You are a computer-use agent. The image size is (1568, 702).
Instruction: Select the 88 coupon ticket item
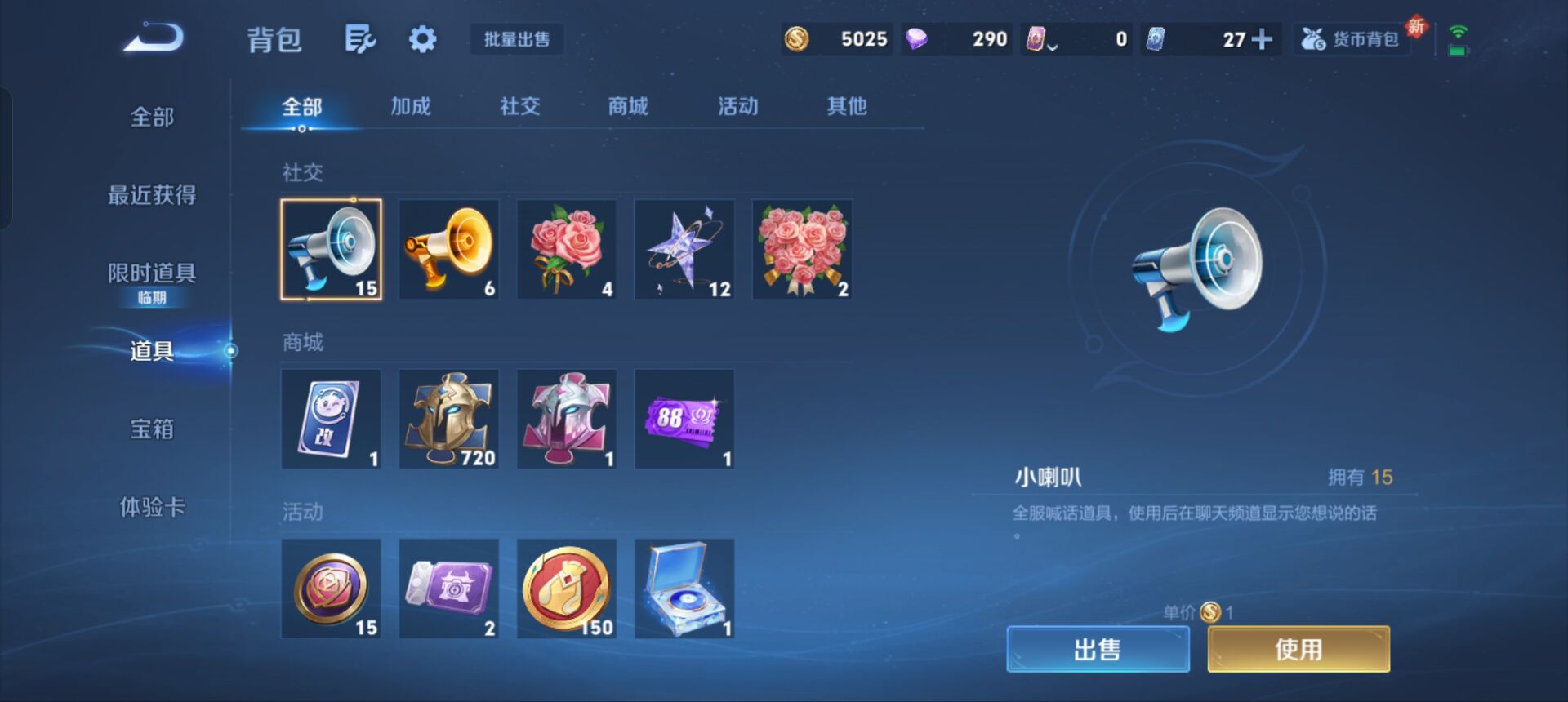(x=684, y=419)
